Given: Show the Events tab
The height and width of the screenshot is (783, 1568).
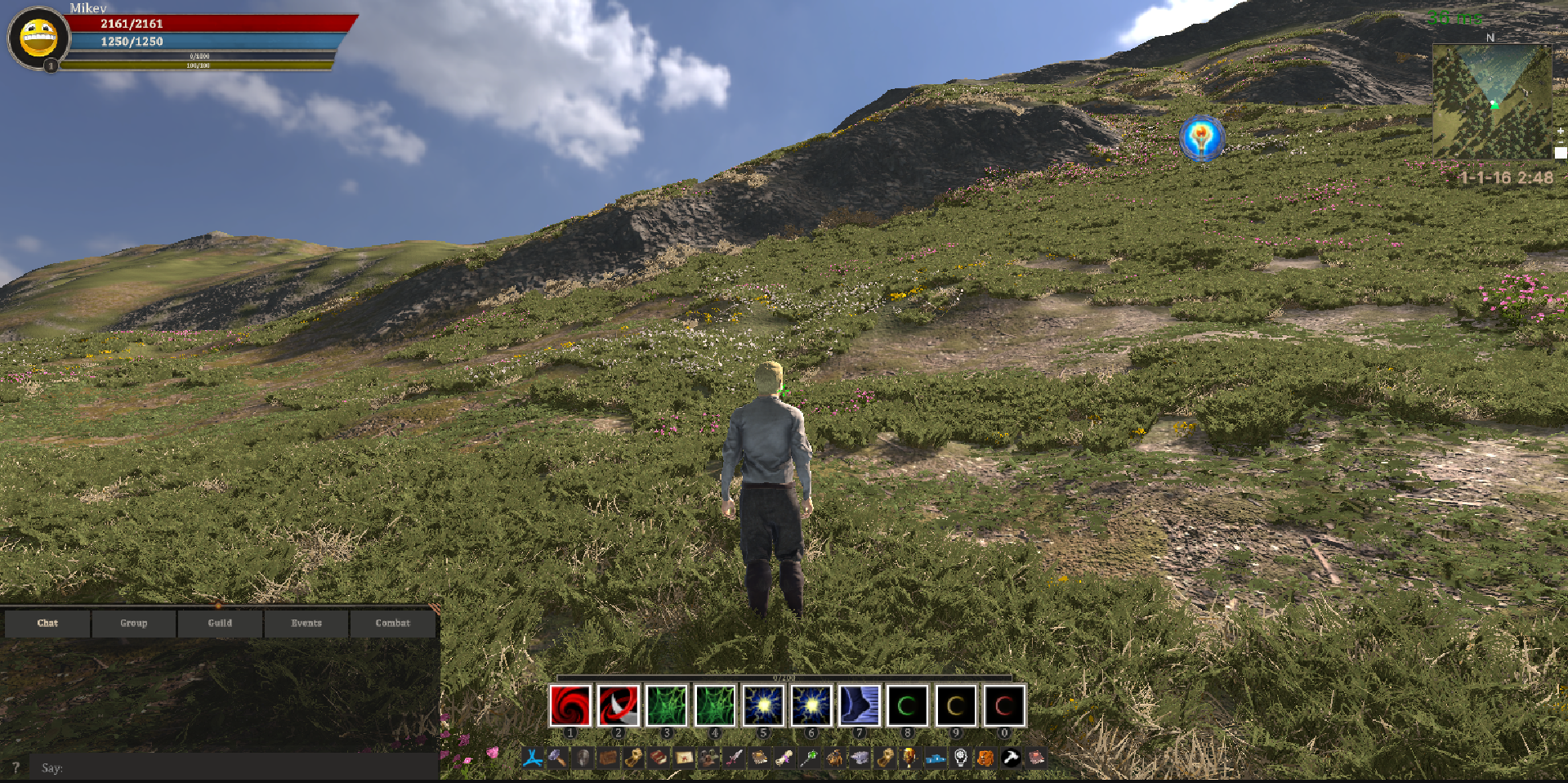Looking at the screenshot, I should click(306, 623).
